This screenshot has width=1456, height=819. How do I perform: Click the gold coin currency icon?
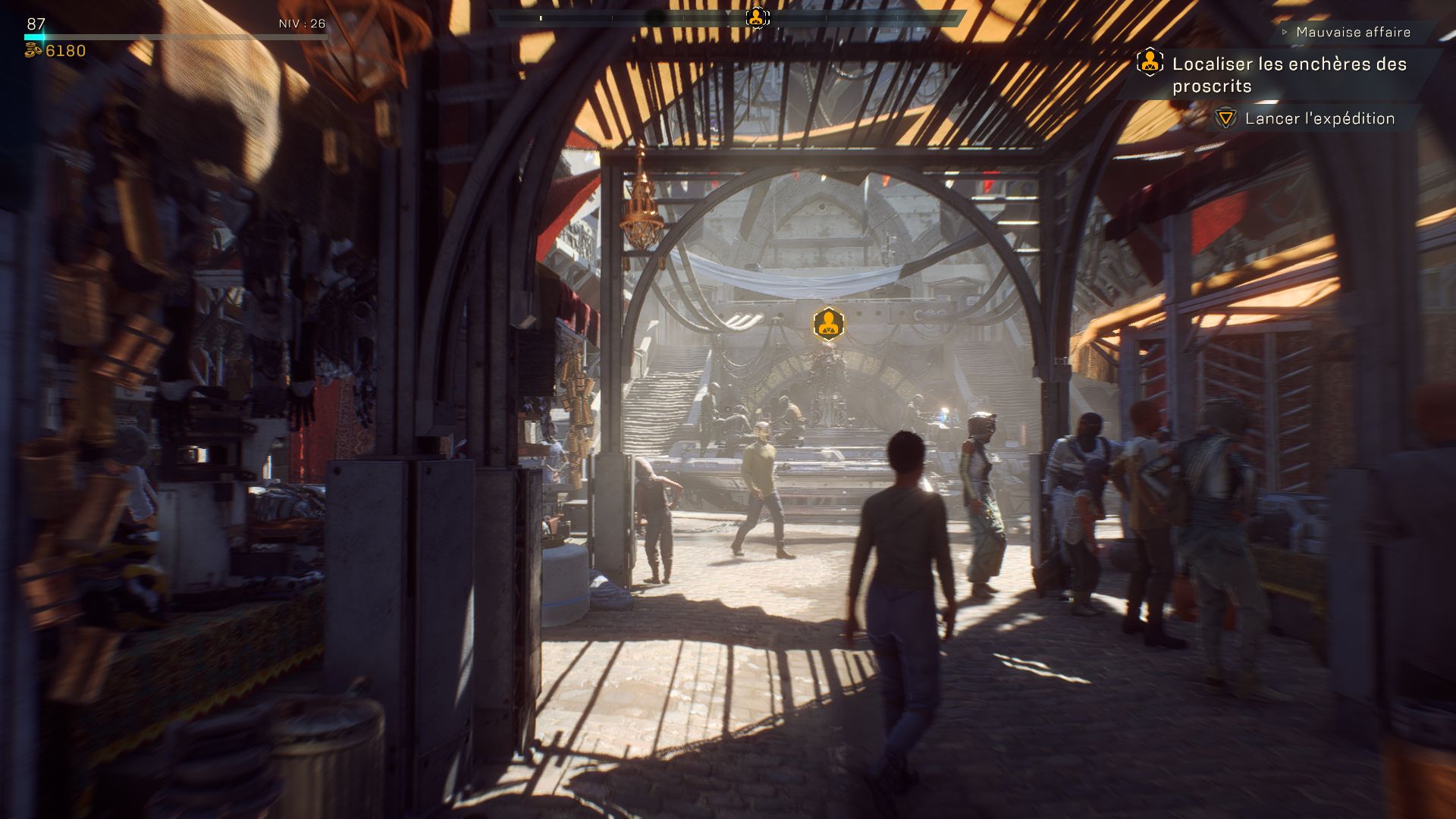(x=33, y=51)
